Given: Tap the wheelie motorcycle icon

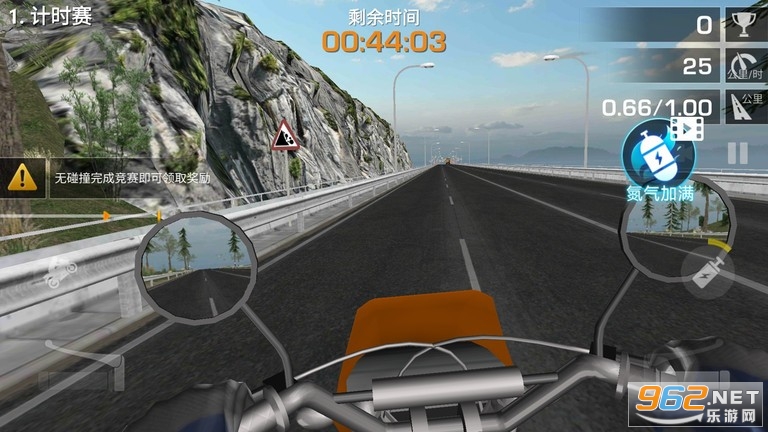Looking at the screenshot, I should coord(61,271).
